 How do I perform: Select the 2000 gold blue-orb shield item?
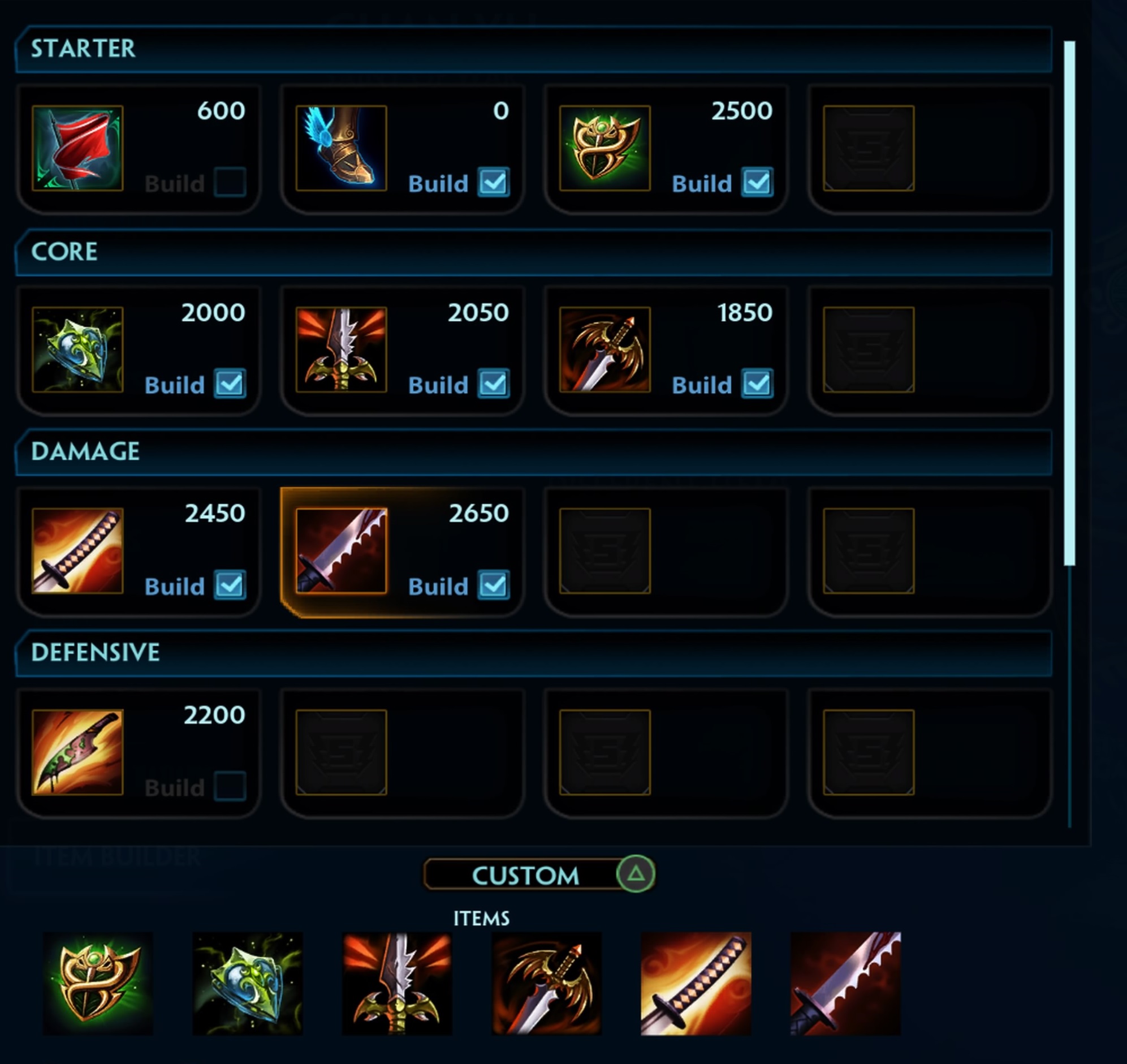click(x=77, y=350)
